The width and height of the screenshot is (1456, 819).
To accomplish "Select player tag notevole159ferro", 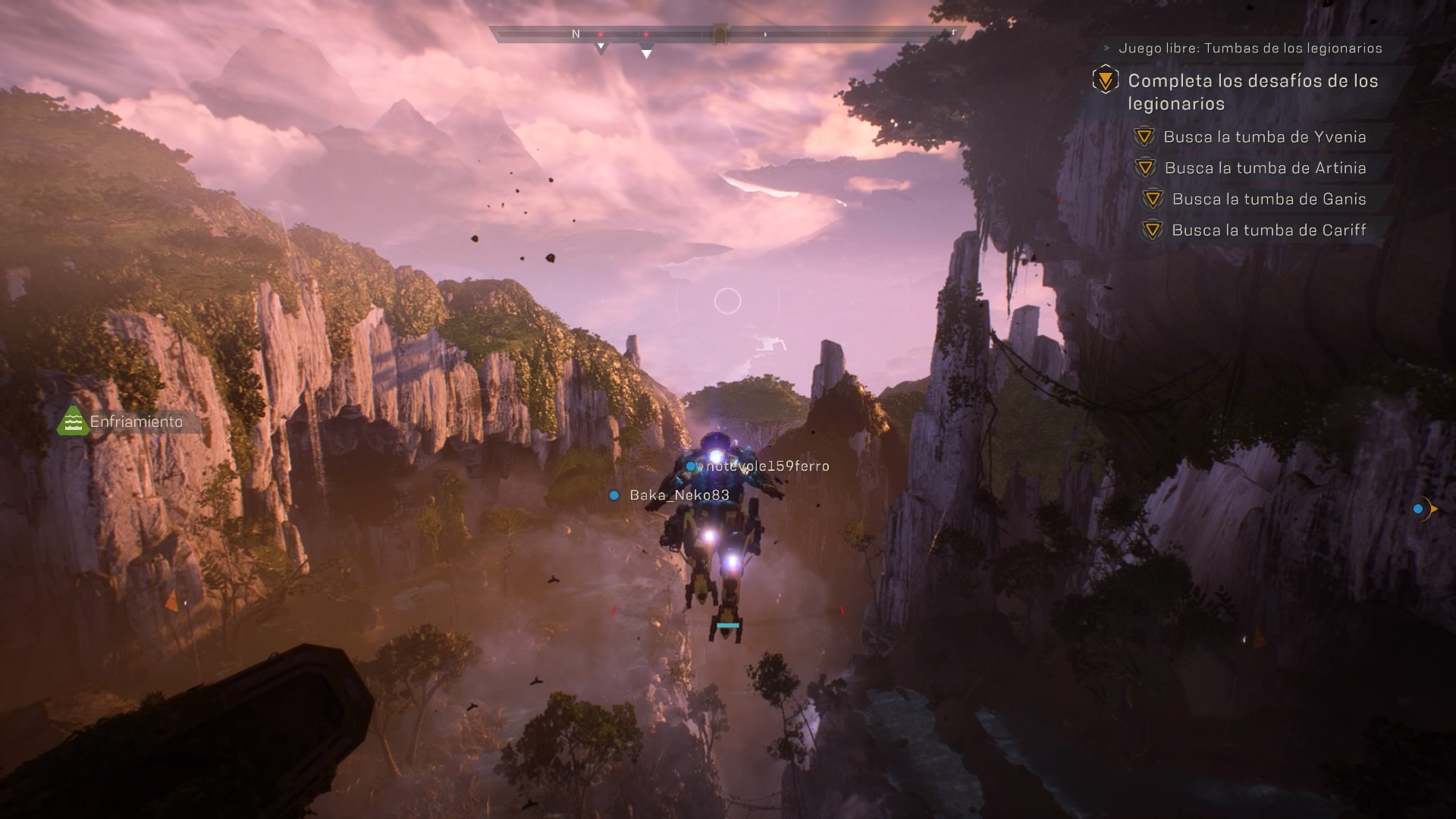I will 767,466.
